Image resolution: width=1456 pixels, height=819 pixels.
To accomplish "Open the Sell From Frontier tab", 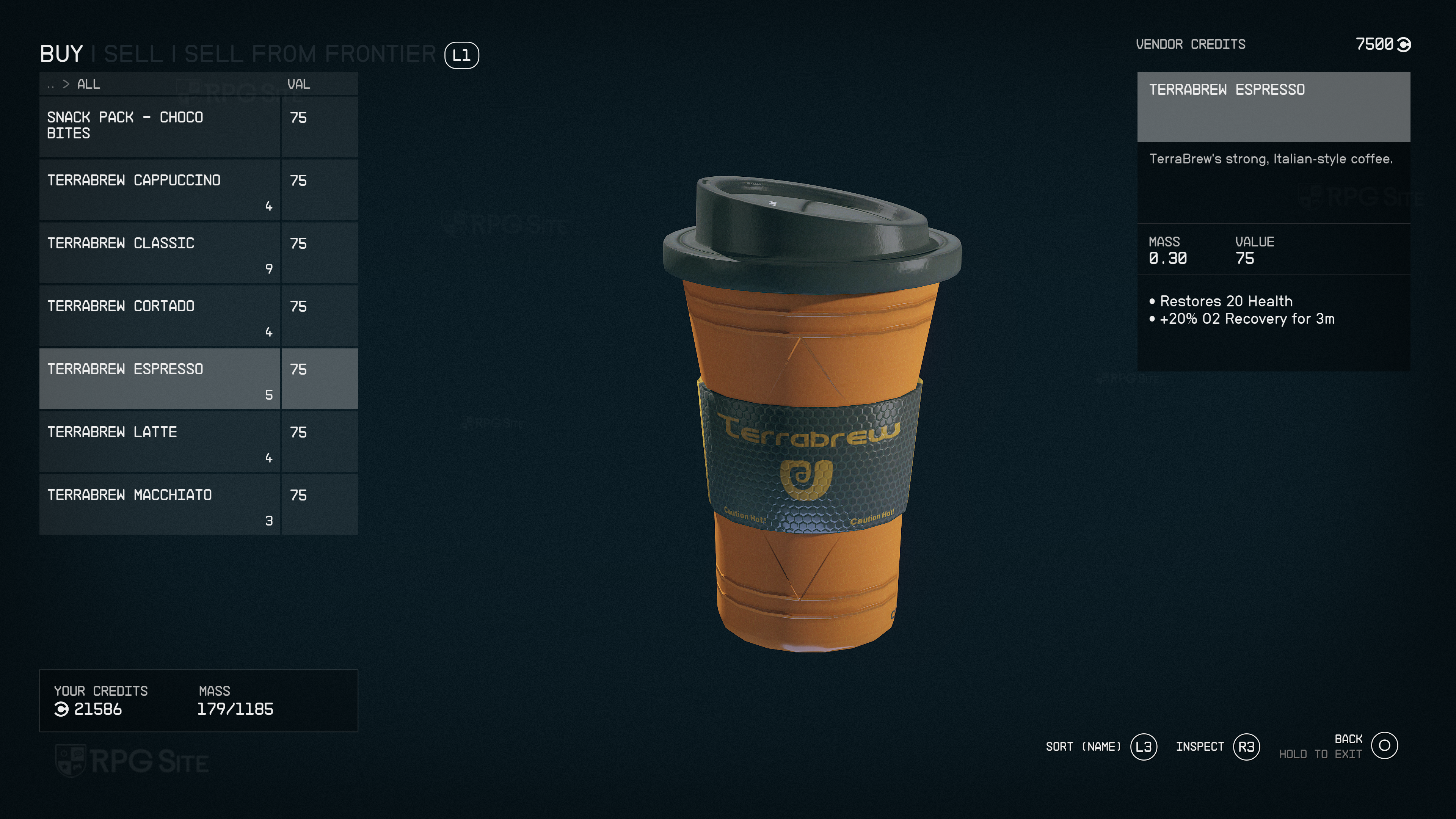I will pos(310,54).
